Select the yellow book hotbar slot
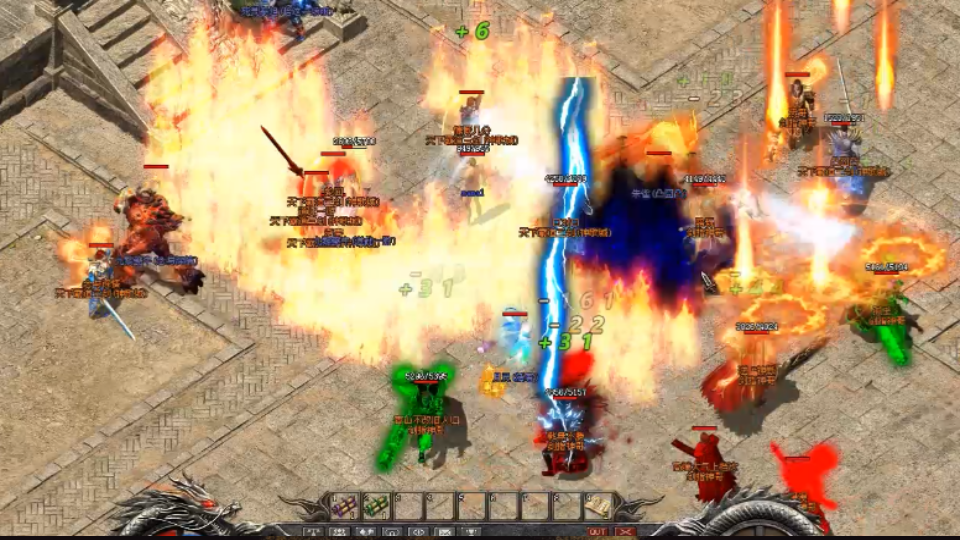This screenshot has width=960, height=540. pyautogui.click(x=597, y=506)
